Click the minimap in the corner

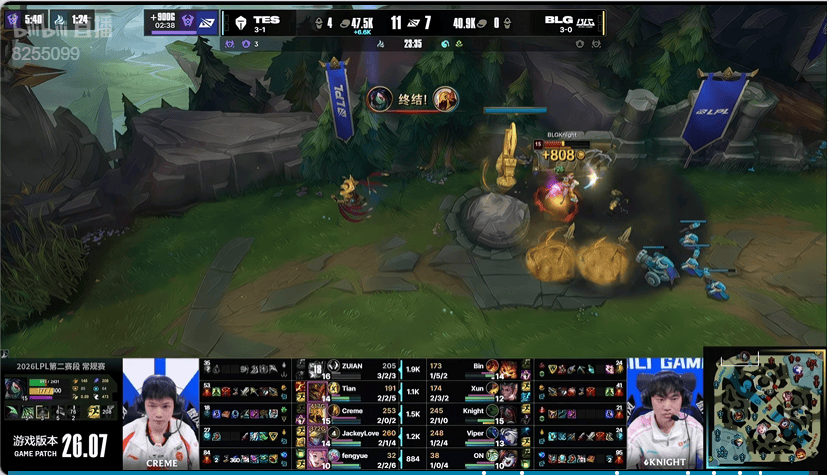coord(765,409)
